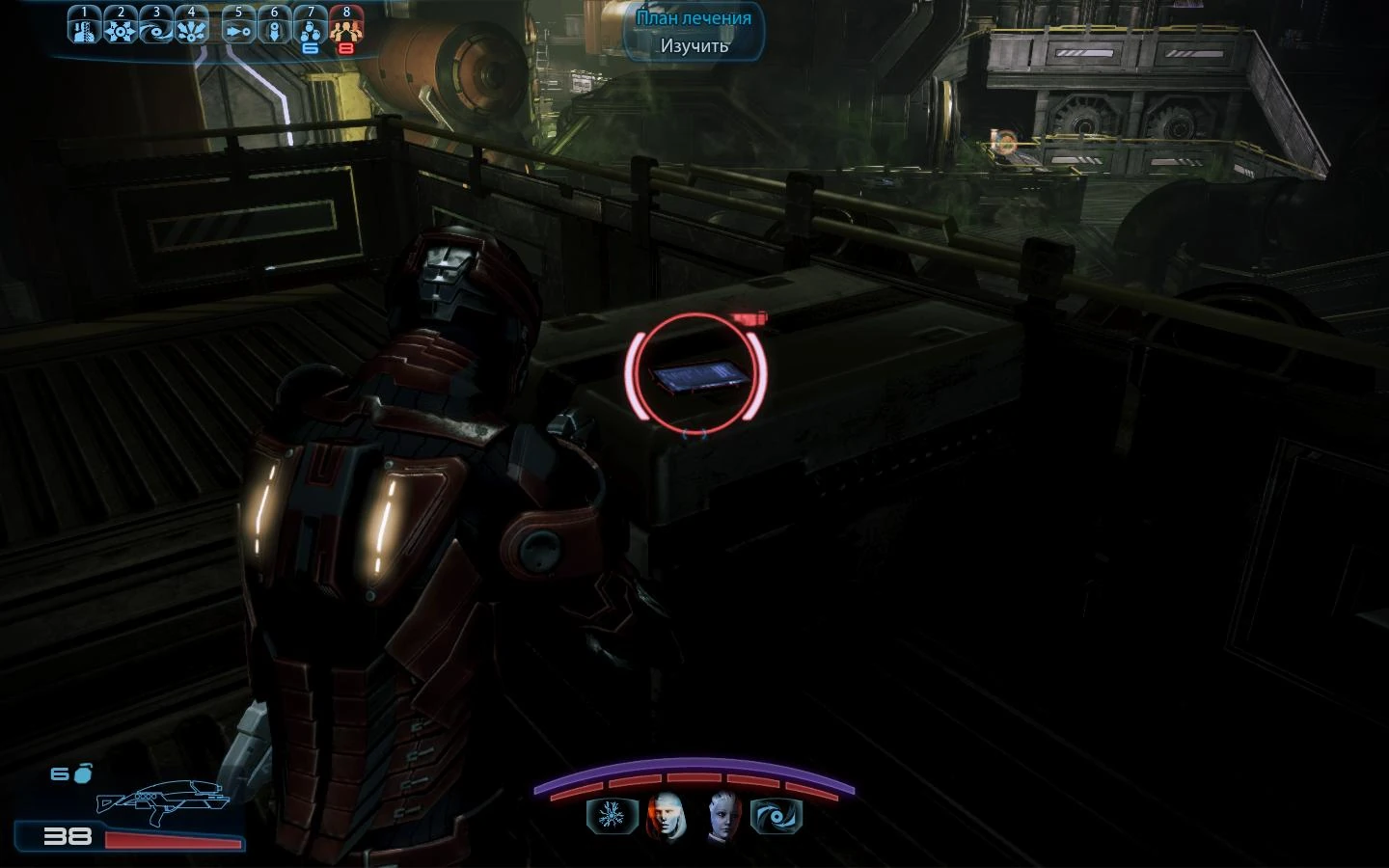Screen dimensions: 1389x868
Task: Select Liara's squadmate portrait
Action: (x=721, y=815)
